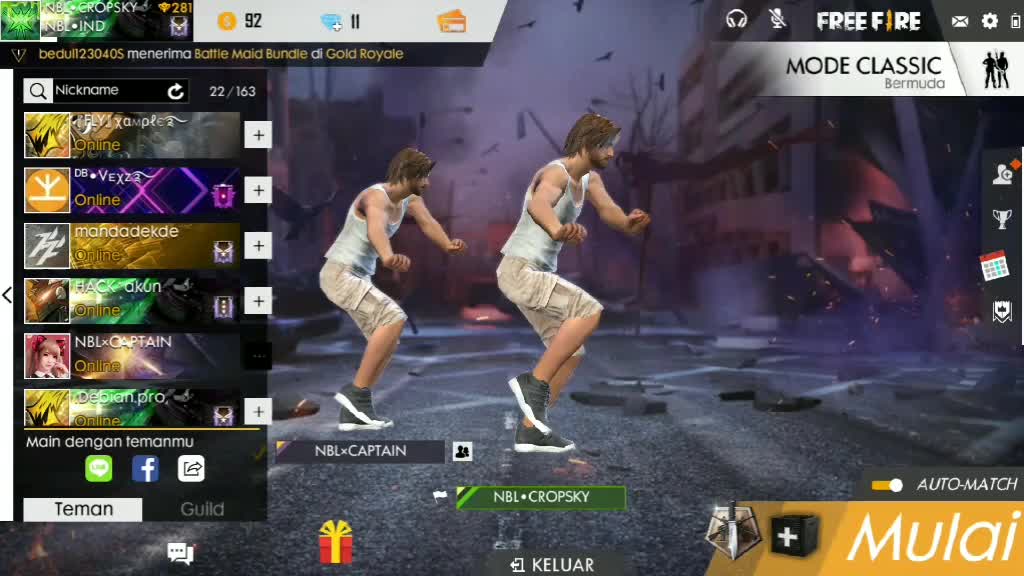Screen dimensions: 1024x576
Task: Change the MODE CLASSIC game mode
Action: [x=864, y=71]
